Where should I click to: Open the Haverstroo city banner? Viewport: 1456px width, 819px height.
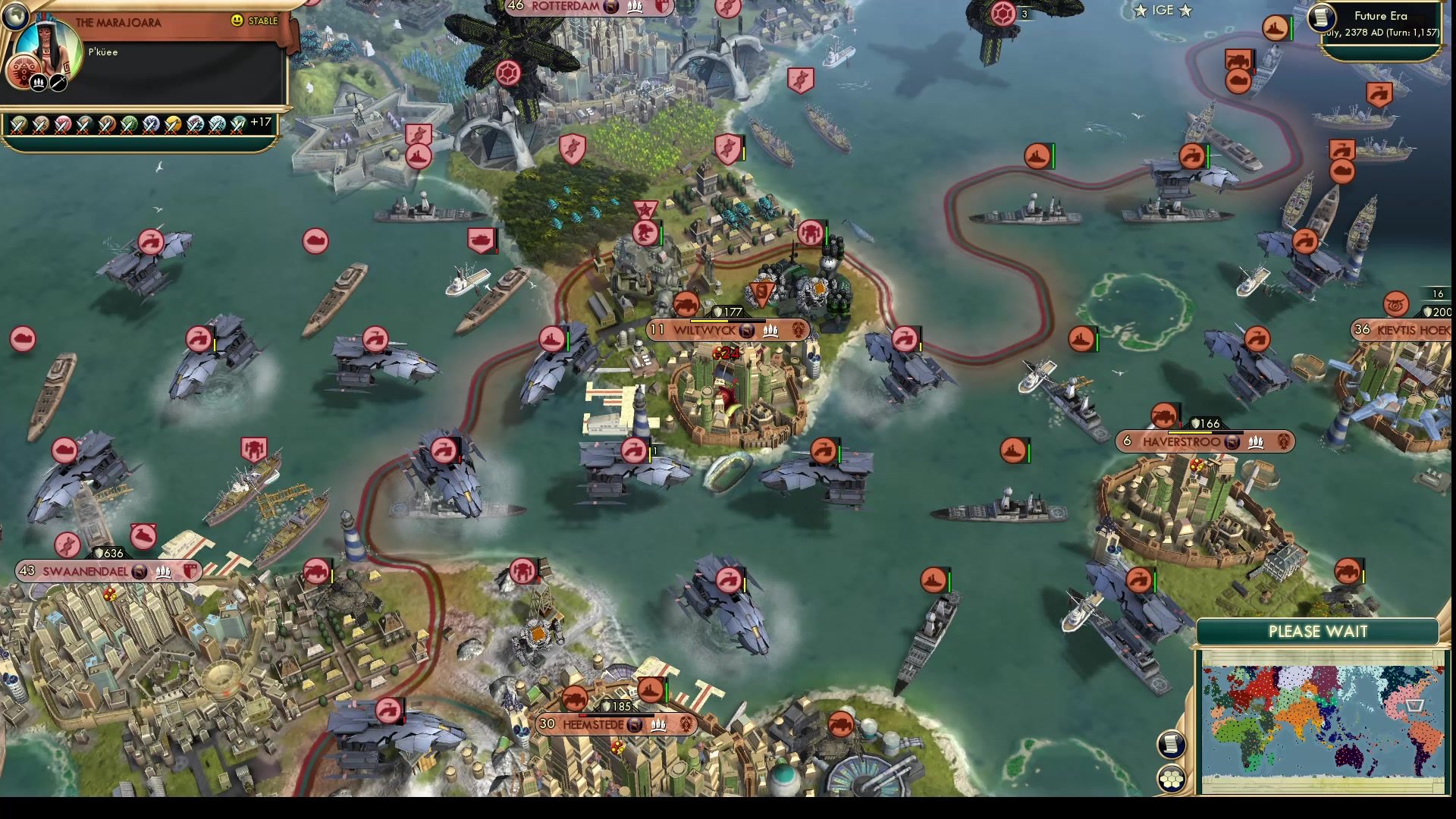click(1206, 441)
